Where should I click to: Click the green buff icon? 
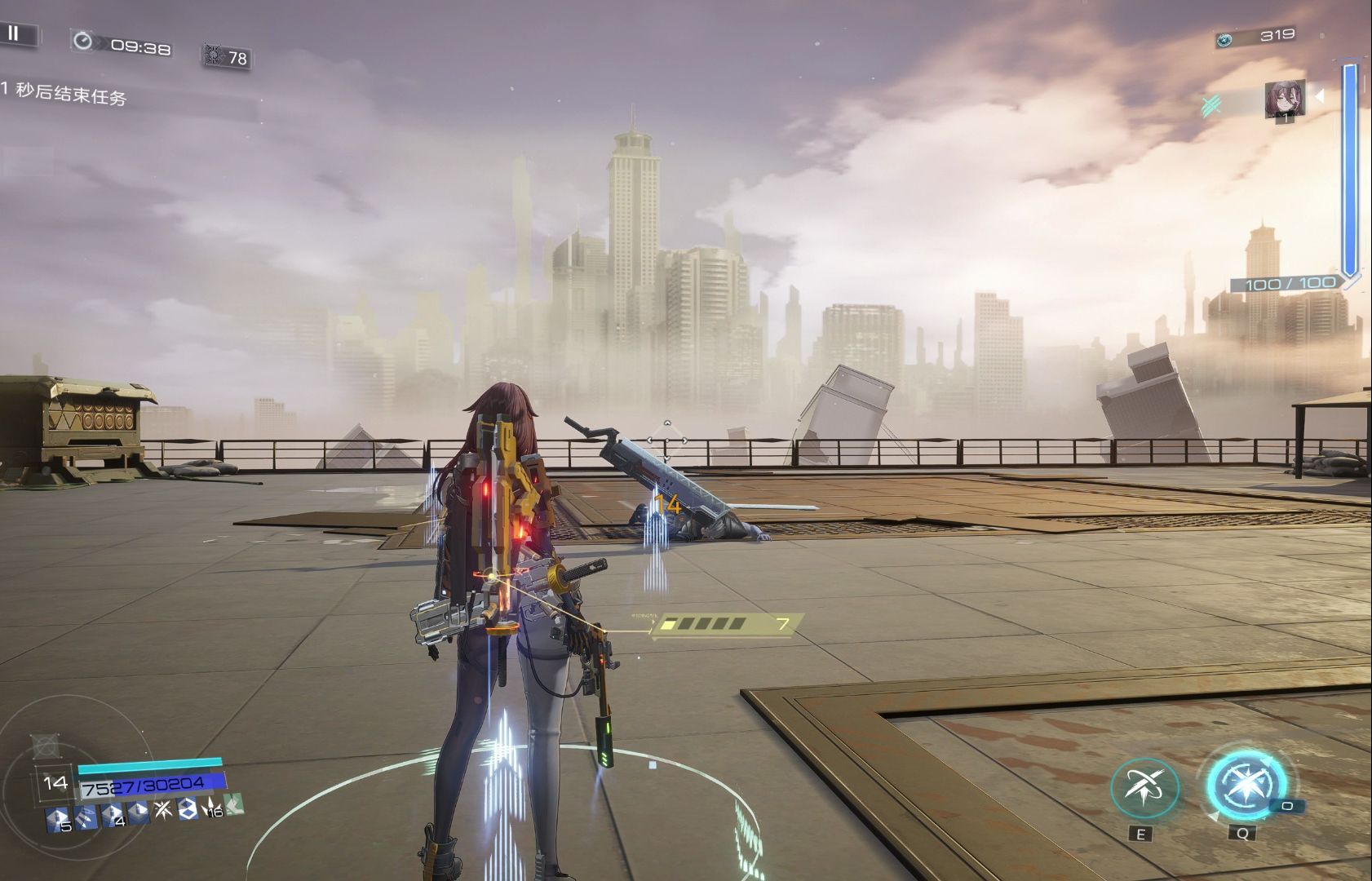[234, 805]
